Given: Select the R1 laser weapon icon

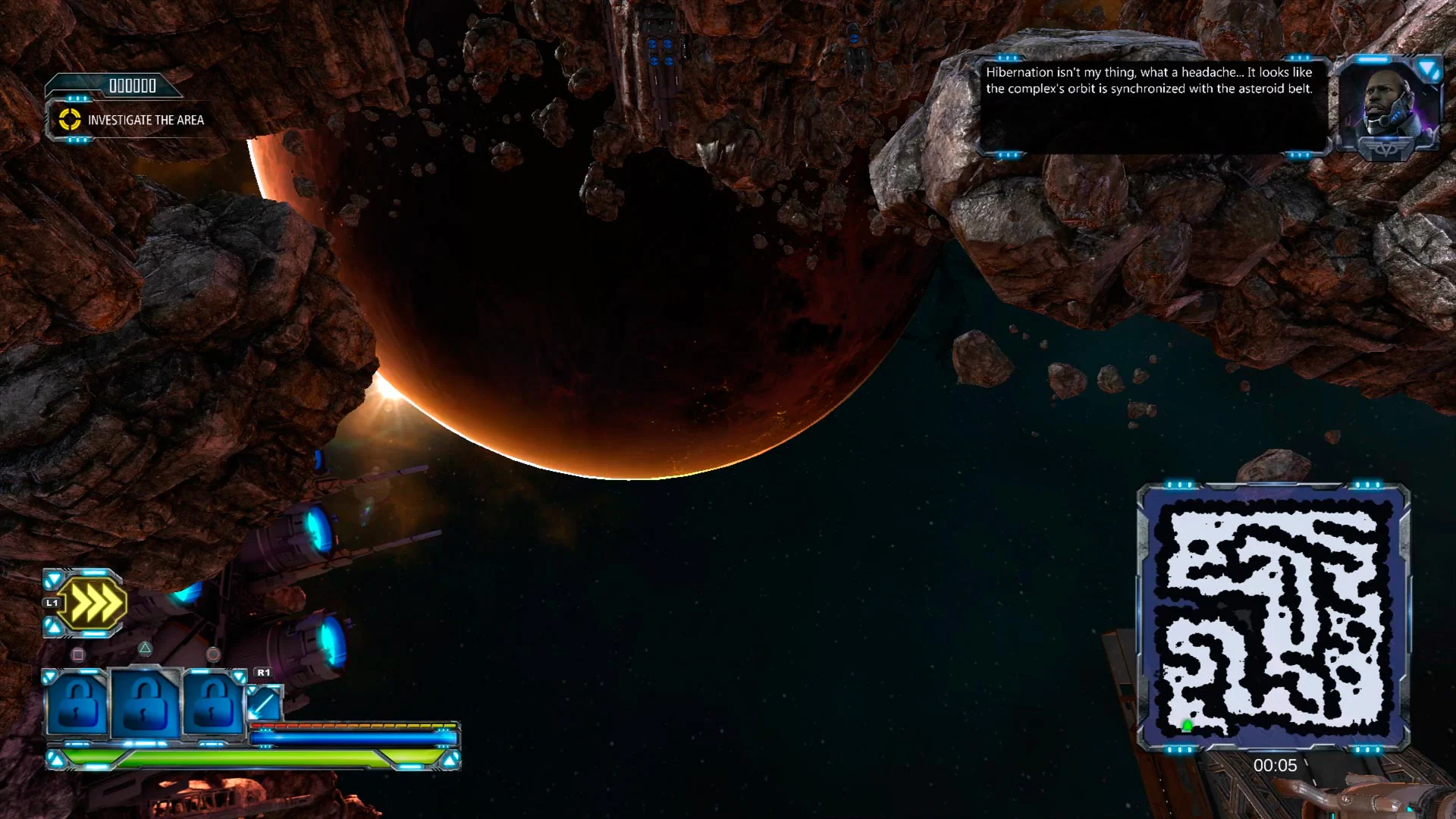Looking at the screenshot, I should coord(264,705).
